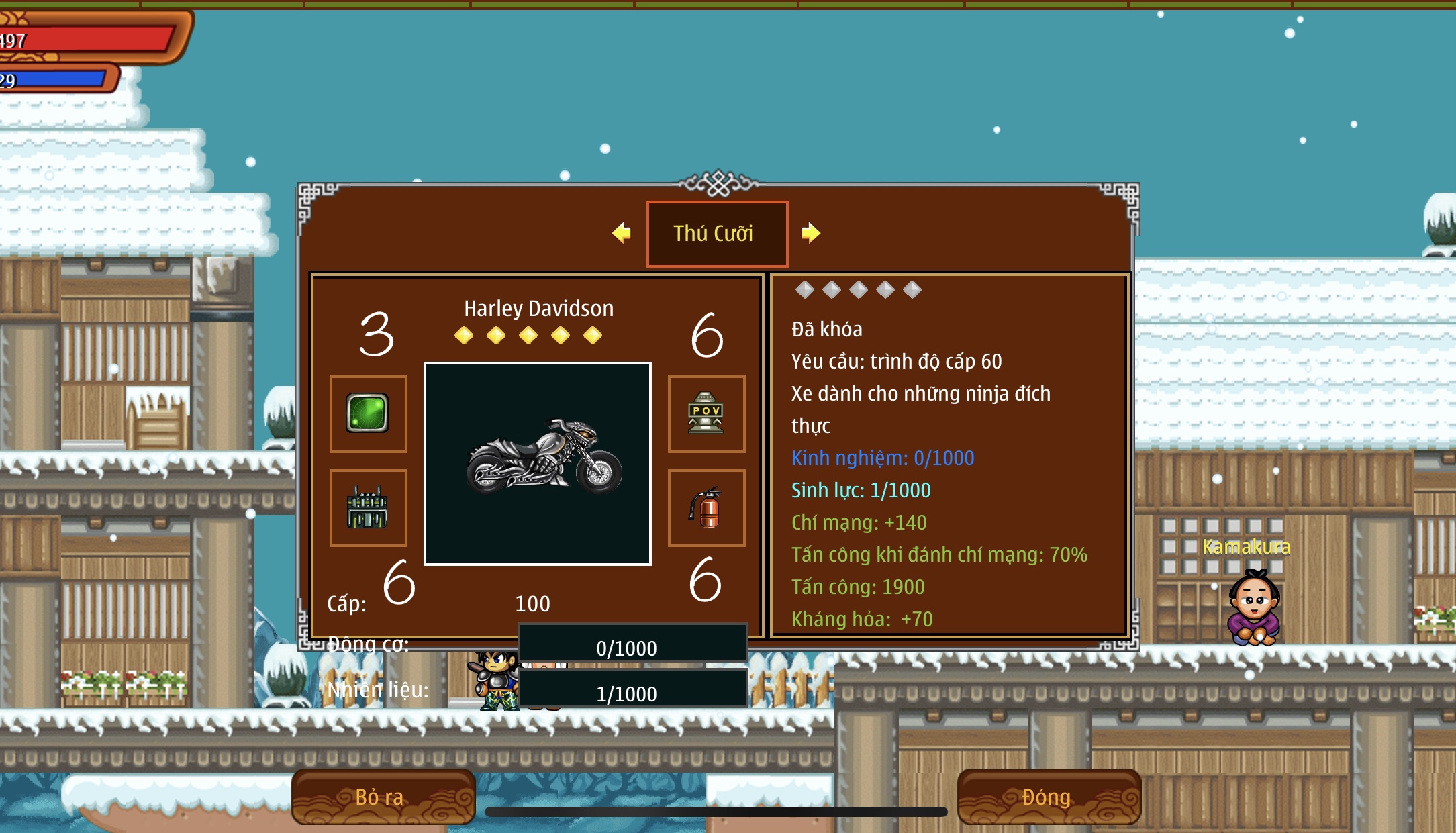Viewport: 1456px width, 833px height.
Task: Select the green circuit board slot
Action: [x=368, y=507]
